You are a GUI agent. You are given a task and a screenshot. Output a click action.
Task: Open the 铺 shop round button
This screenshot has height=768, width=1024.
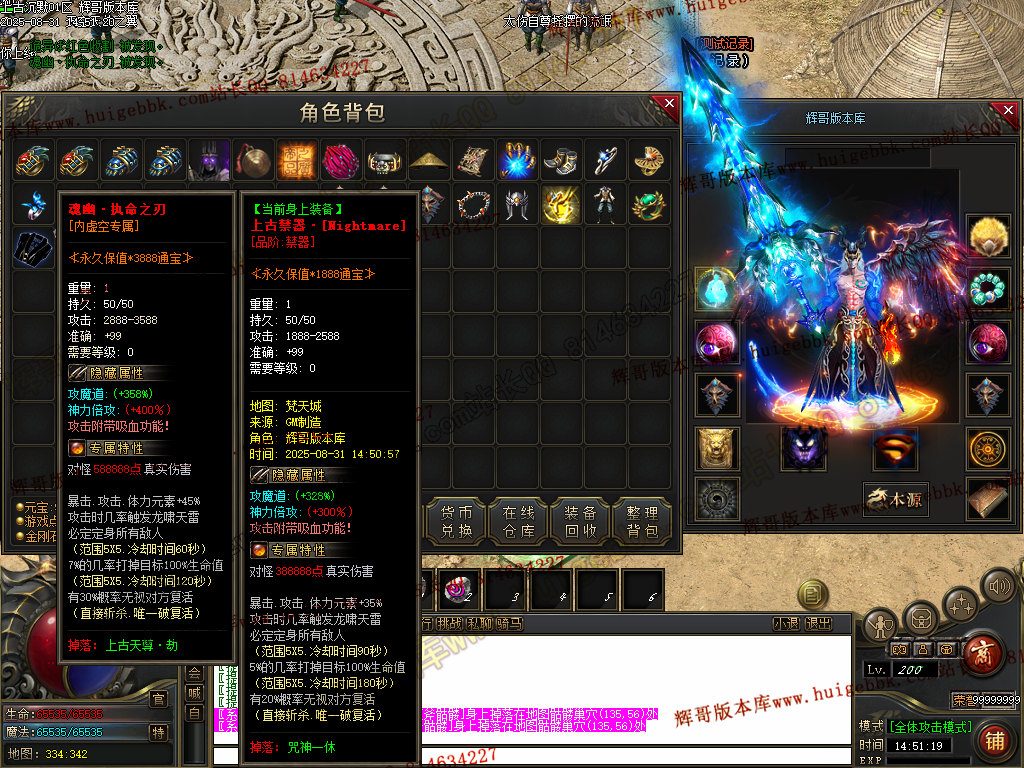(x=994, y=740)
